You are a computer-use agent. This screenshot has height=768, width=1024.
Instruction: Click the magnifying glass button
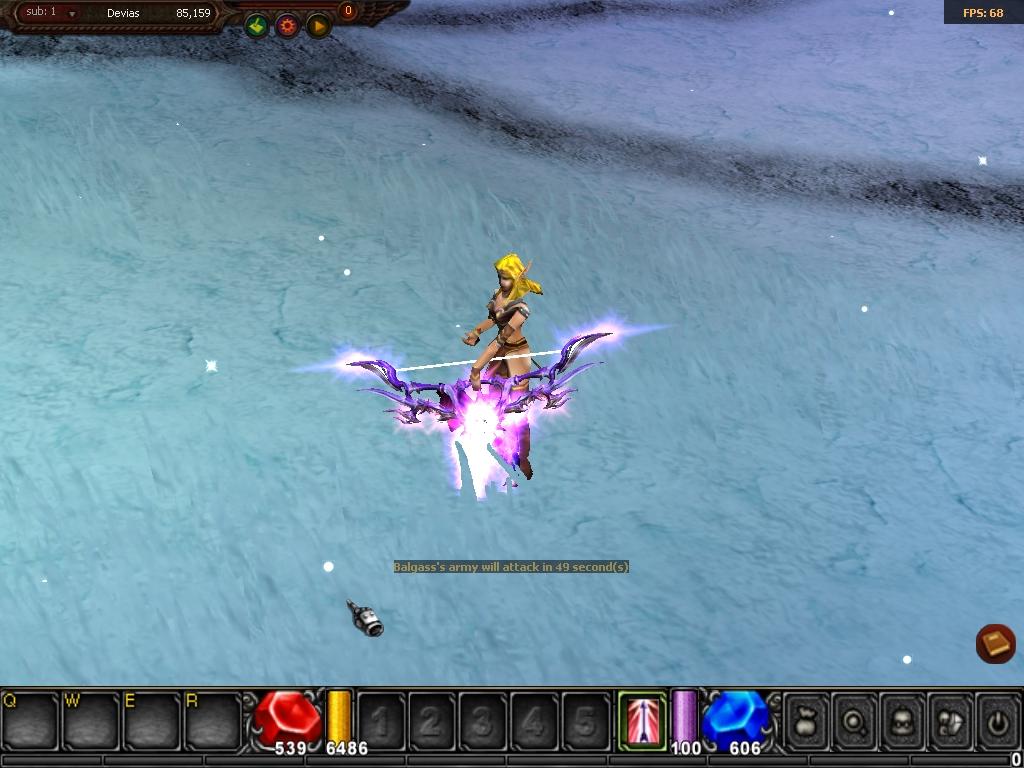point(855,719)
